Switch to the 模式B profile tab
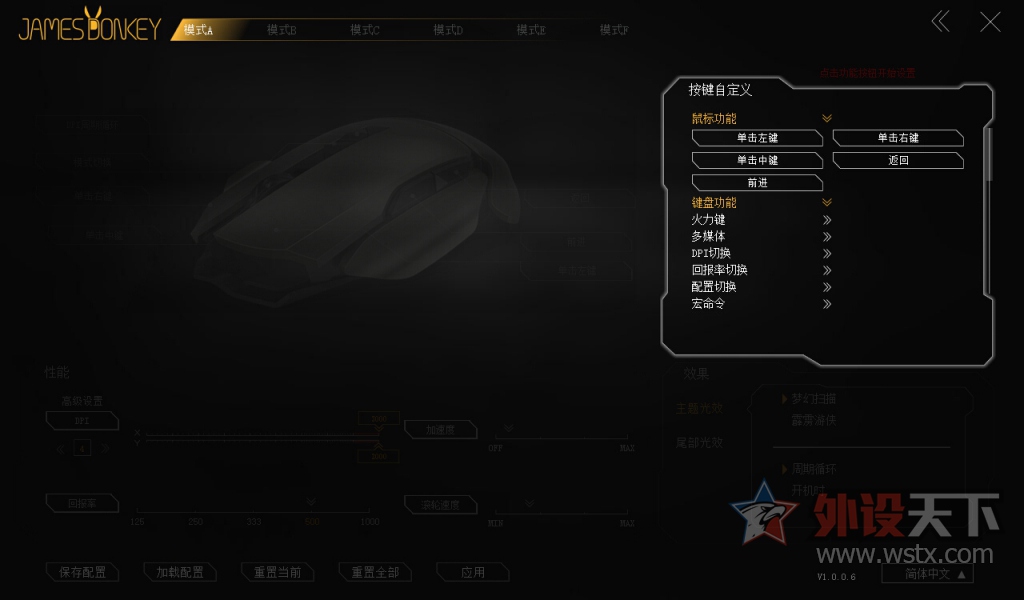Image resolution: width=1024 pixels, height=600 pixels. [281, 30]
